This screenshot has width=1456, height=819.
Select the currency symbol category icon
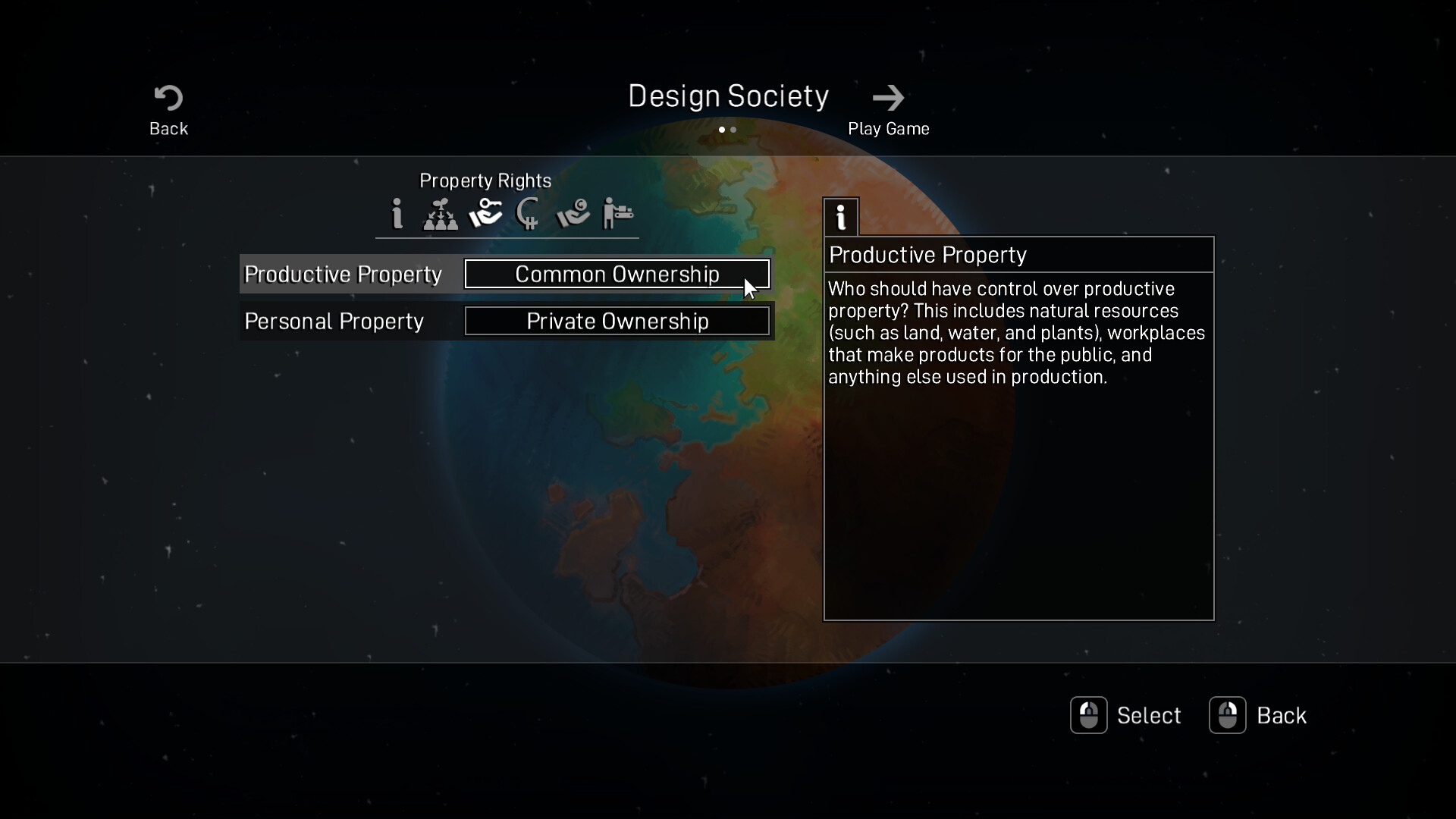529,214
